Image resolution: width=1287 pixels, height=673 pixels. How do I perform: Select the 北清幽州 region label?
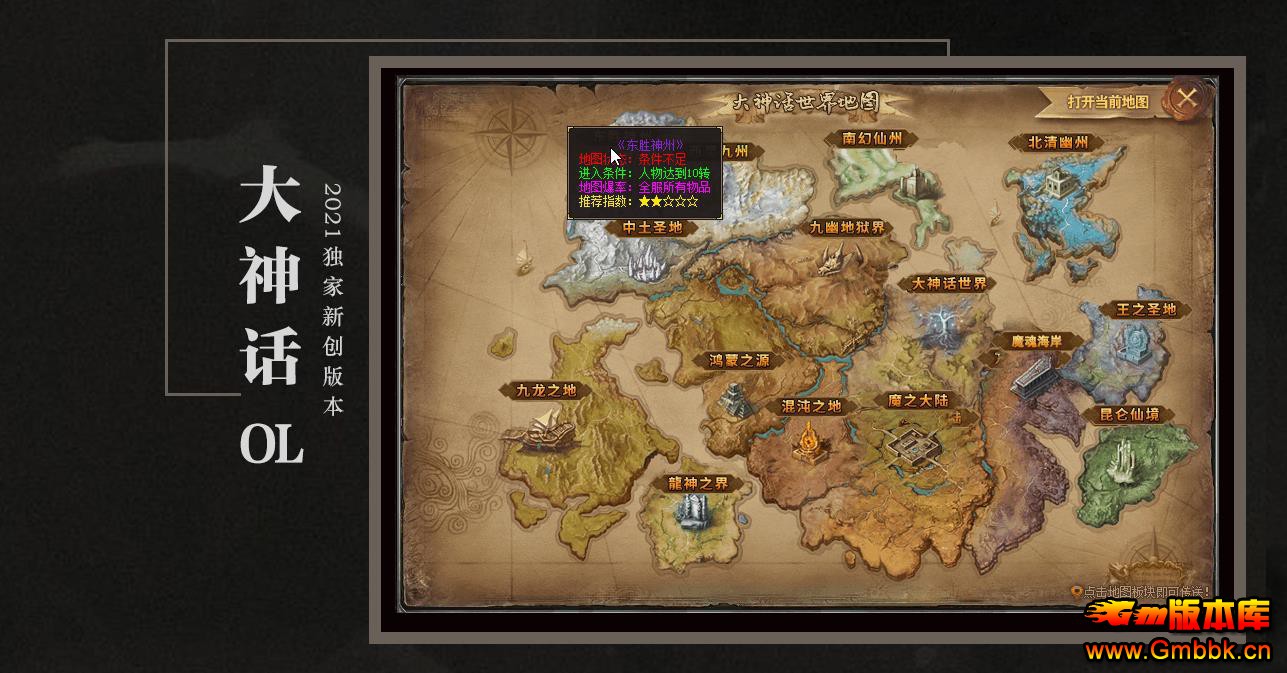click(x=1058, y=142)
